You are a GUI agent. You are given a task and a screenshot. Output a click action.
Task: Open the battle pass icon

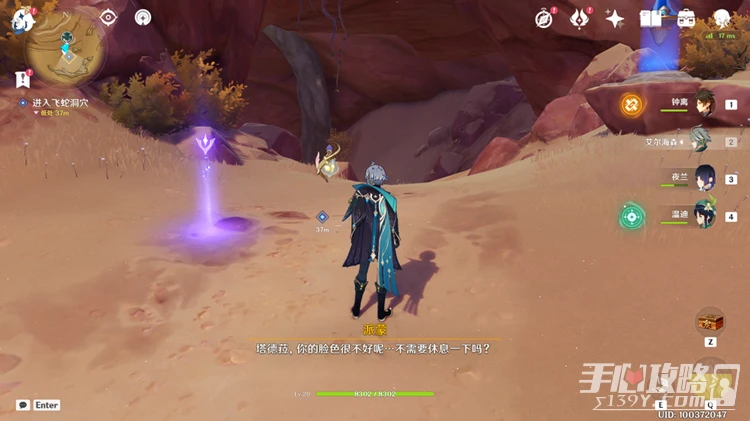point(580,18)
